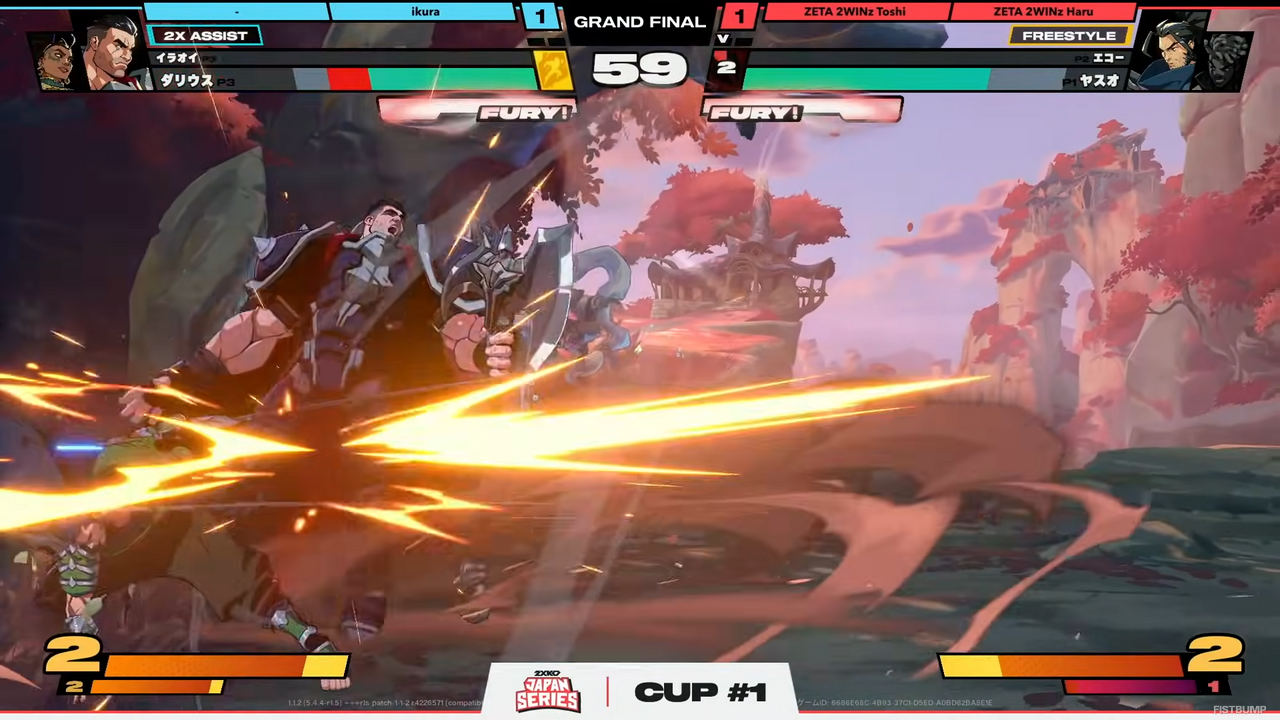The width and height of the screenshot is (1280, 720).
Task: Click the ZETA 2WINz Toshi nameplate
Action: point(855,11)
